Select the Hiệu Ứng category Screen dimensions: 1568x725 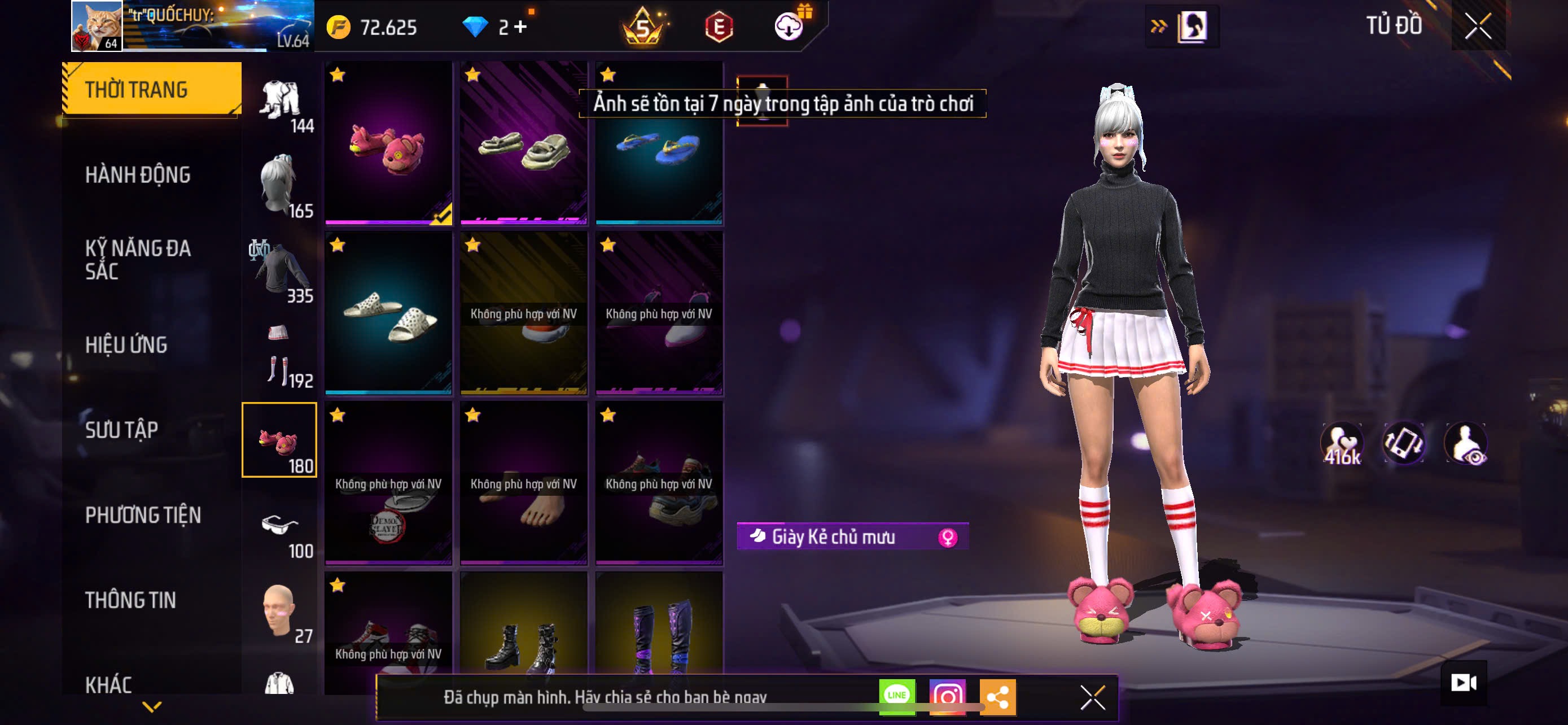coord(126,344)
